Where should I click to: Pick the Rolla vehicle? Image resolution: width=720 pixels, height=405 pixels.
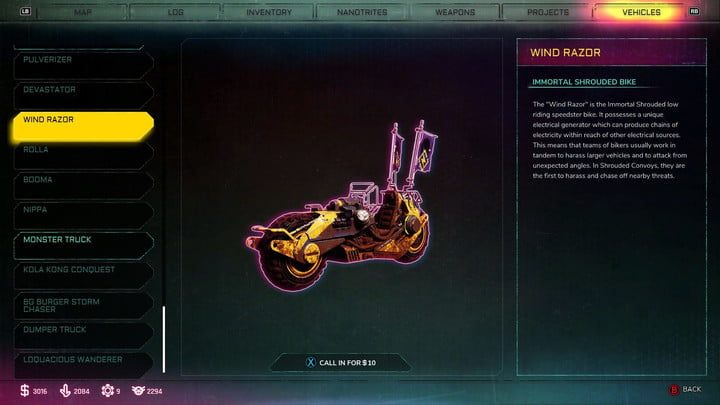(80, 150)
